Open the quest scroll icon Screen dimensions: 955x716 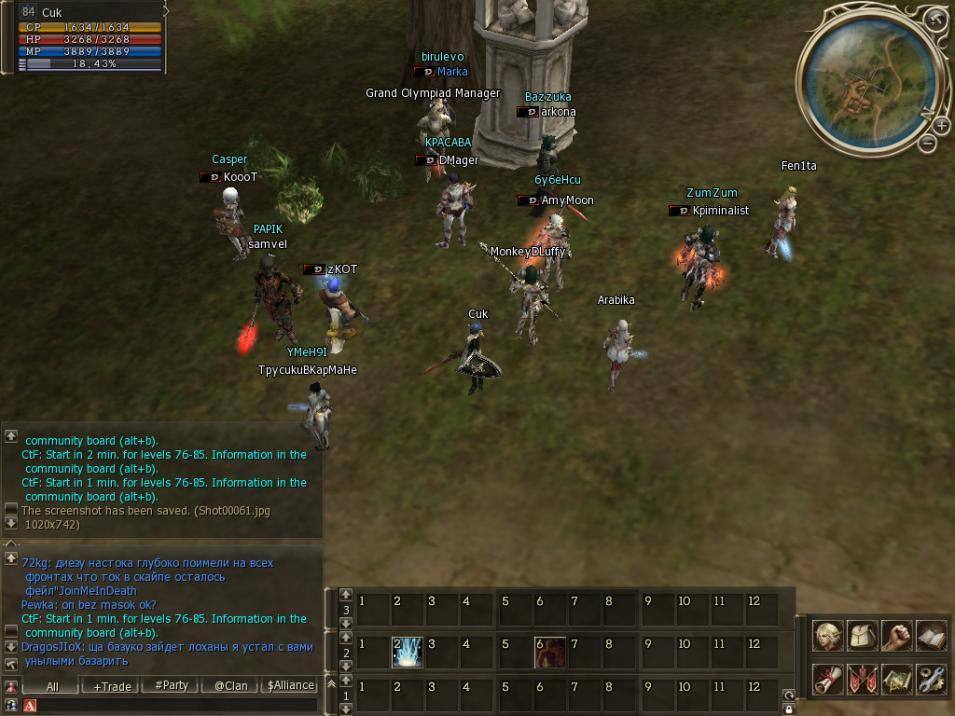point(827,679)
